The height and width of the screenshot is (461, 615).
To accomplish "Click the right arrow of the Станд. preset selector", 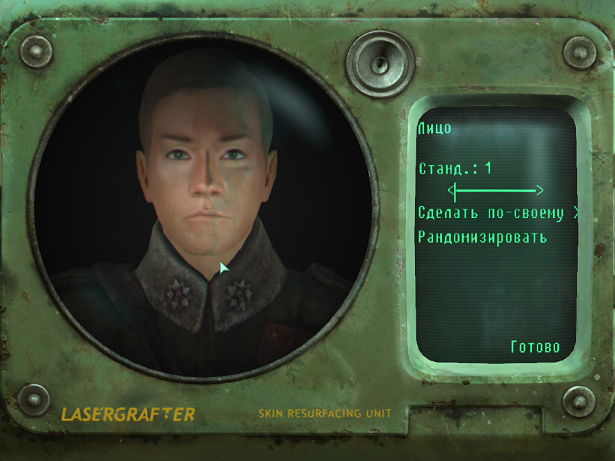I will [x=538, y=190].
